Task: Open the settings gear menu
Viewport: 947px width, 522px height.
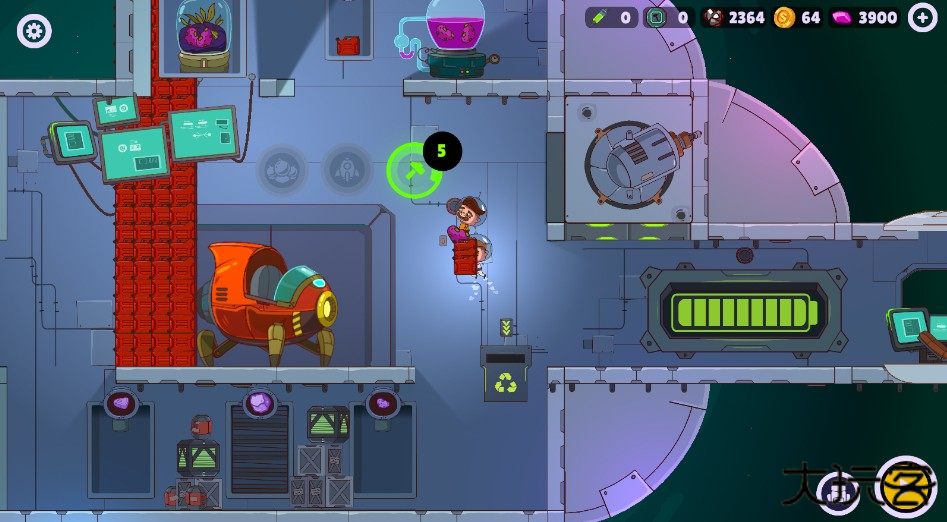Action: click(x=34, y=31)
